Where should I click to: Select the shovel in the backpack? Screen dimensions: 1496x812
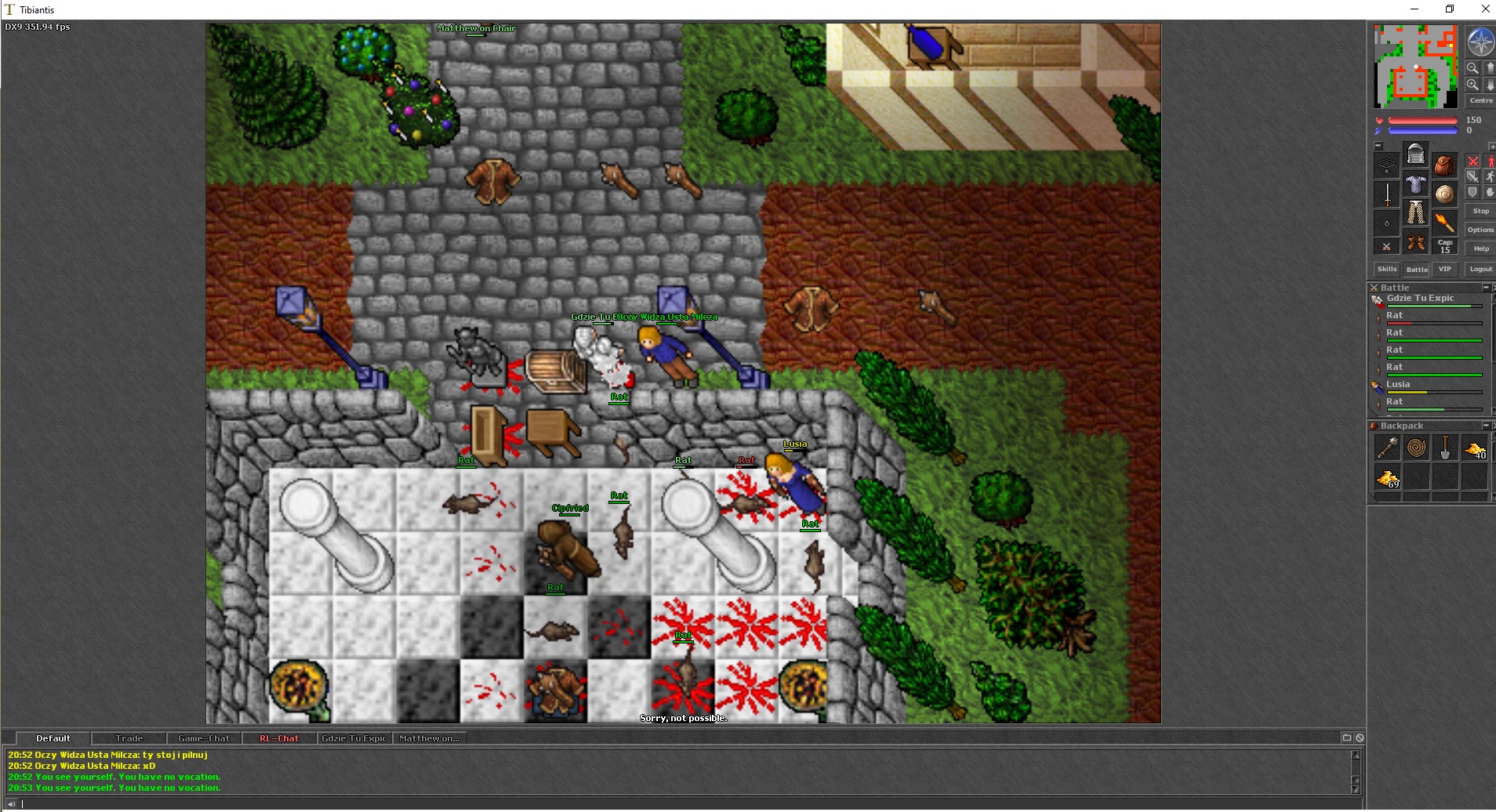[x=1445, y=448]
